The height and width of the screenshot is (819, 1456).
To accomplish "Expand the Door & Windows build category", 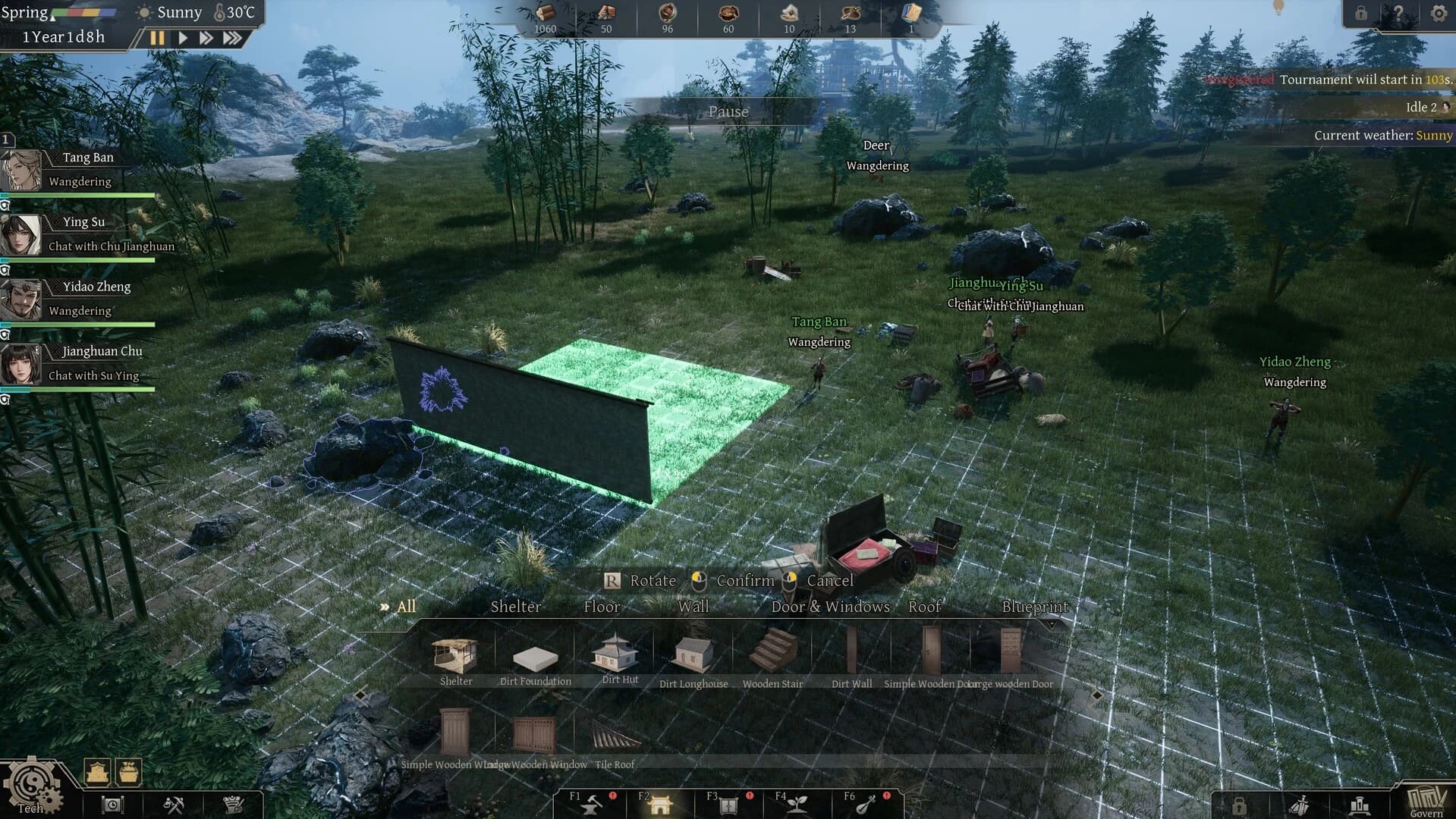I will tap(829, 607).
